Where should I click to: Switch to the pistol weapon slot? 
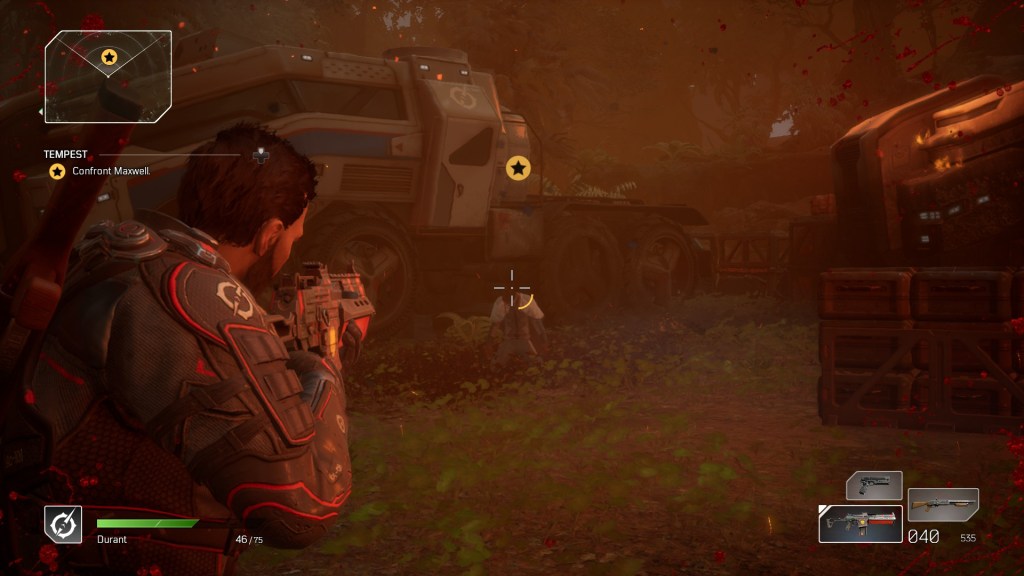874,486
